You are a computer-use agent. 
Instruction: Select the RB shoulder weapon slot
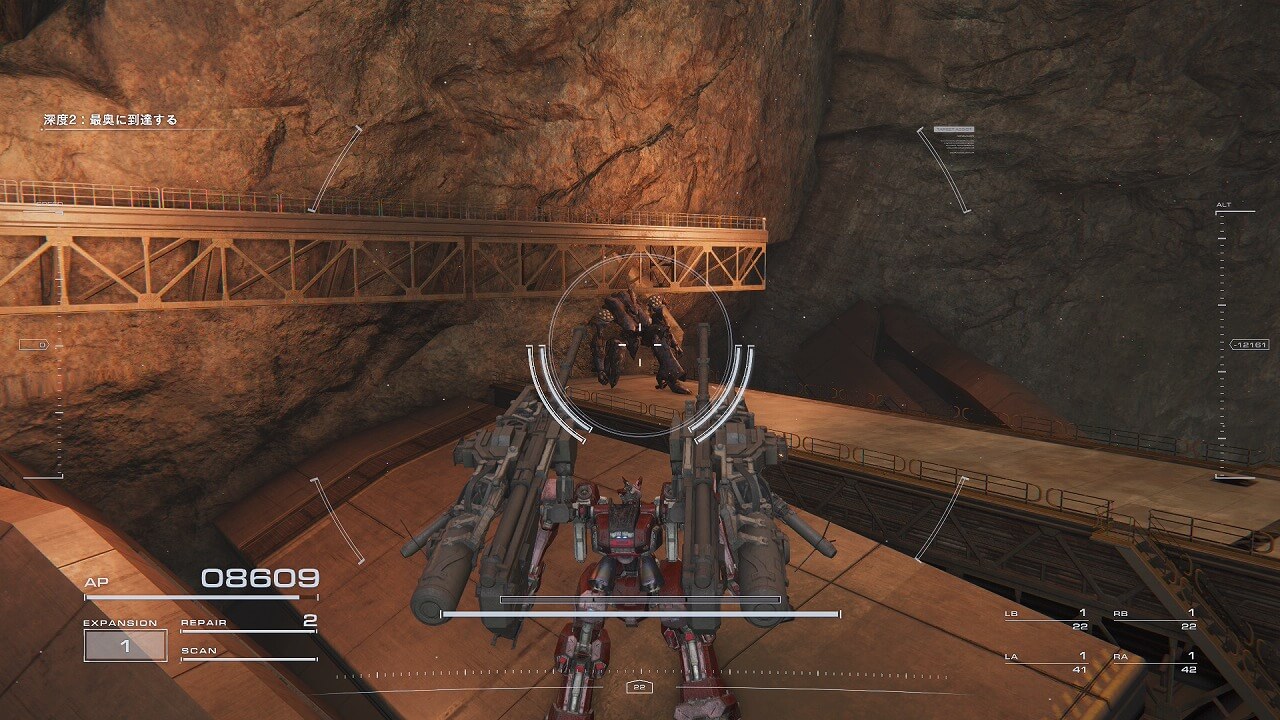(1155, 619)
